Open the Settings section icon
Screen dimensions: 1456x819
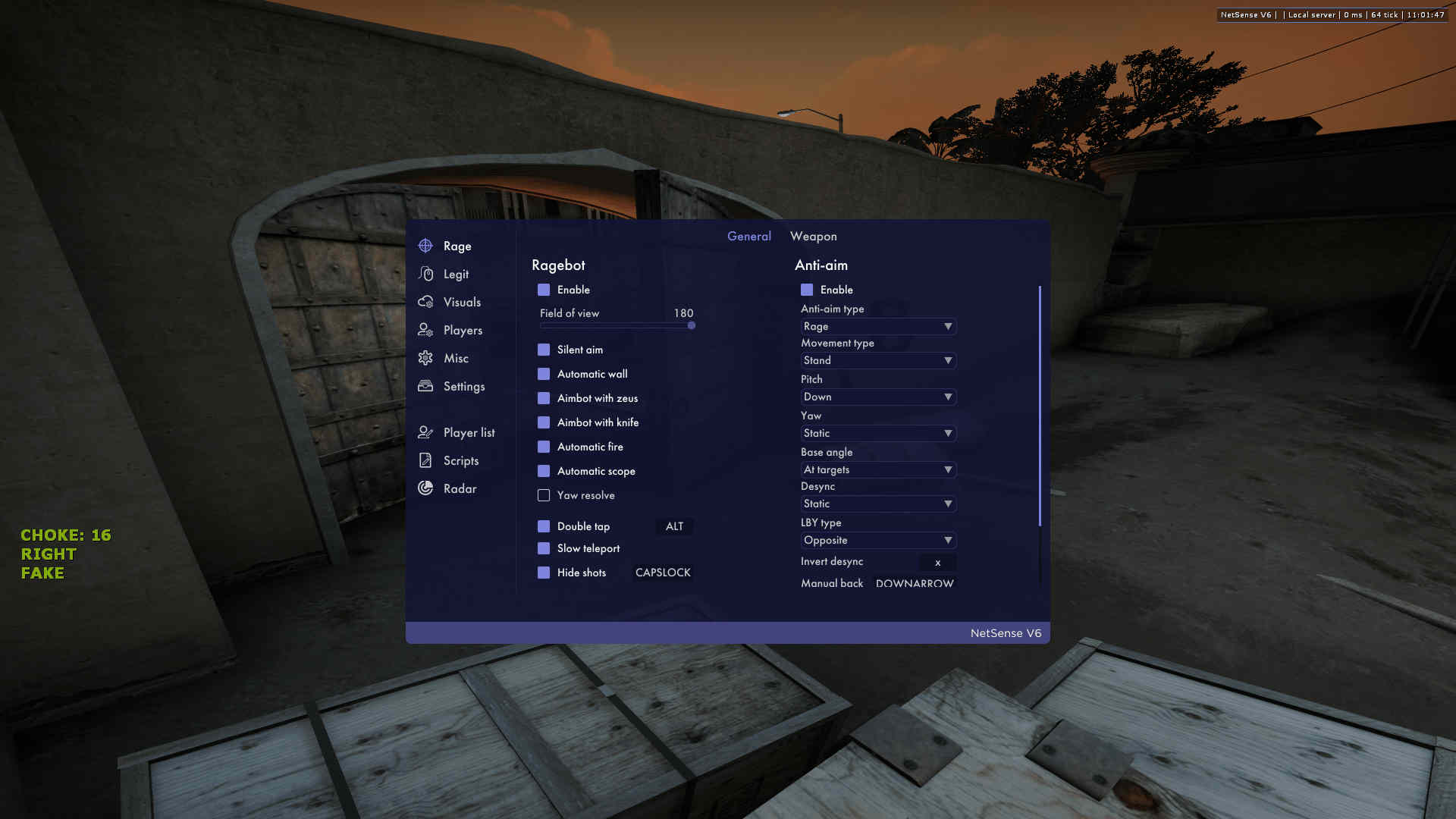(x=427, y=386)
